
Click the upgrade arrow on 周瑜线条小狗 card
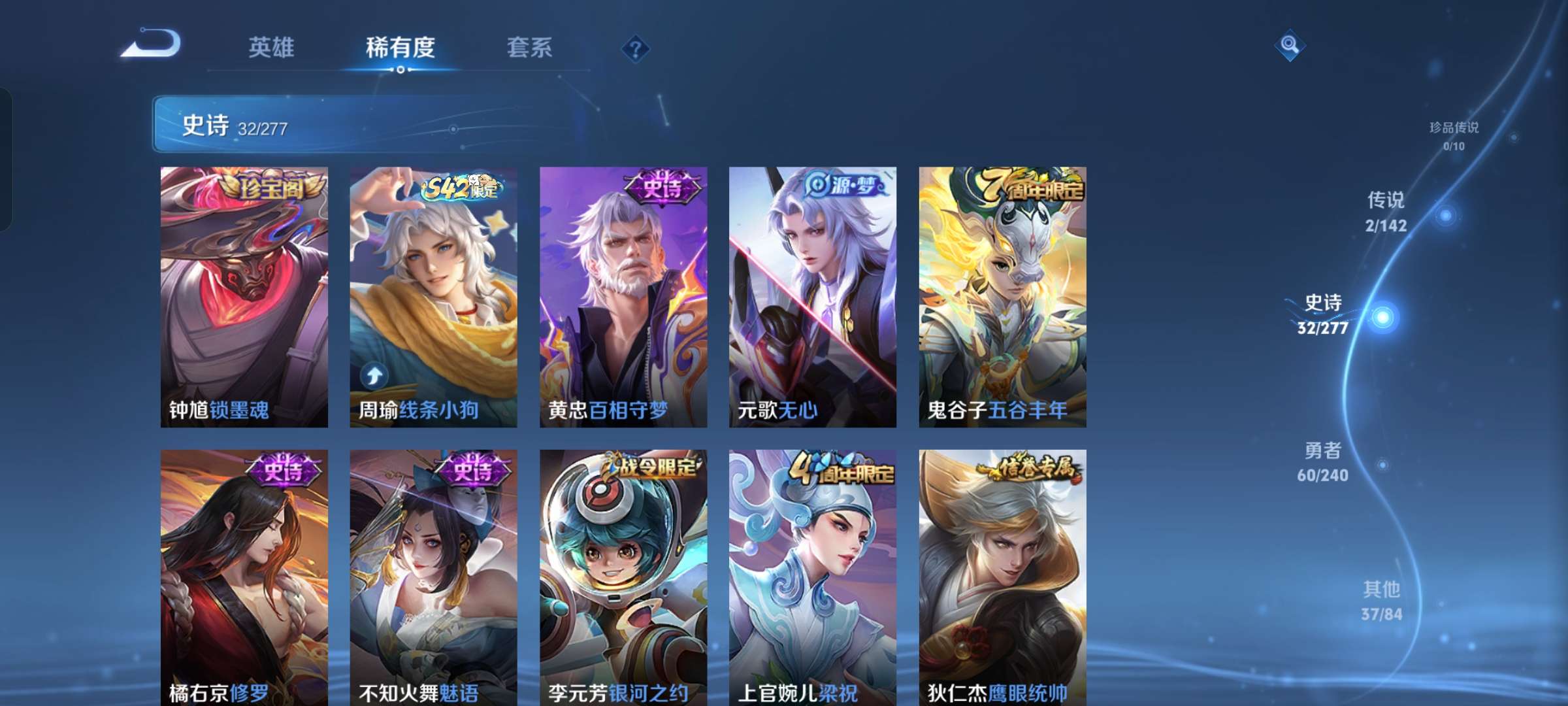[x=376, y=376]
